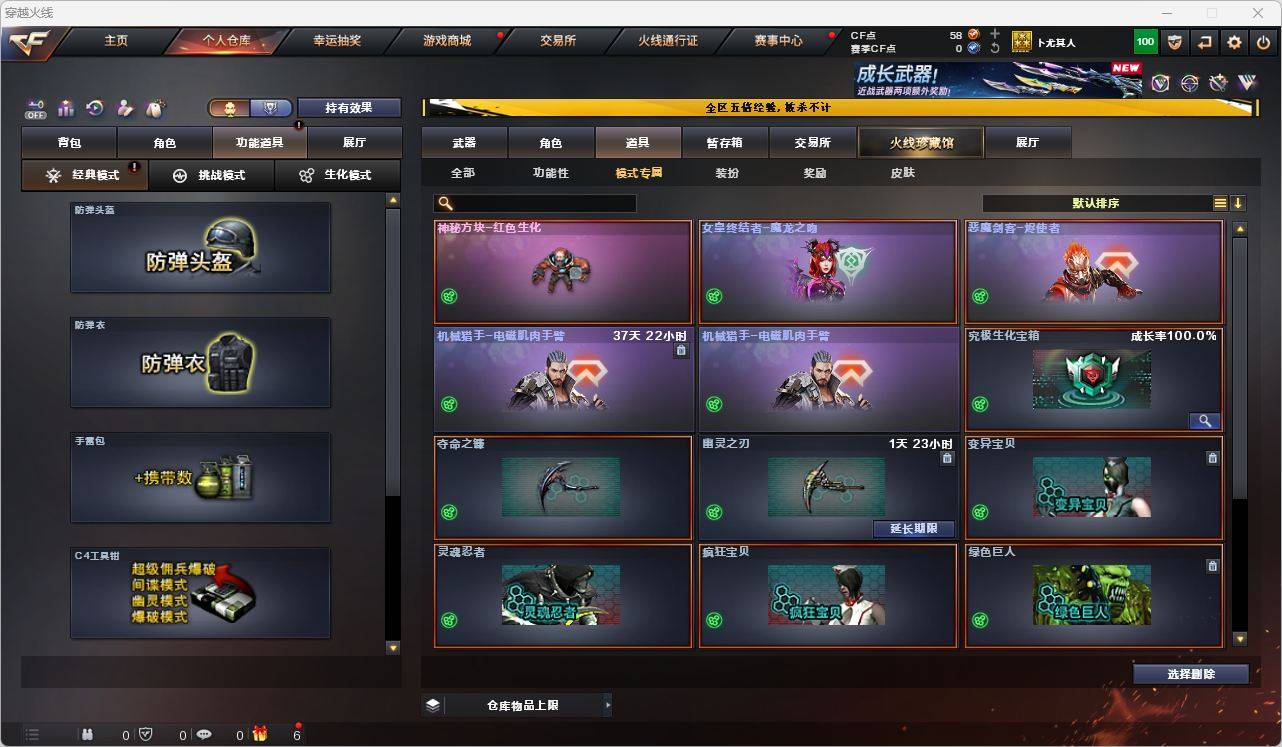Click the magnifier icon on the 究极生化宝箱 card

coord(1204,421)
